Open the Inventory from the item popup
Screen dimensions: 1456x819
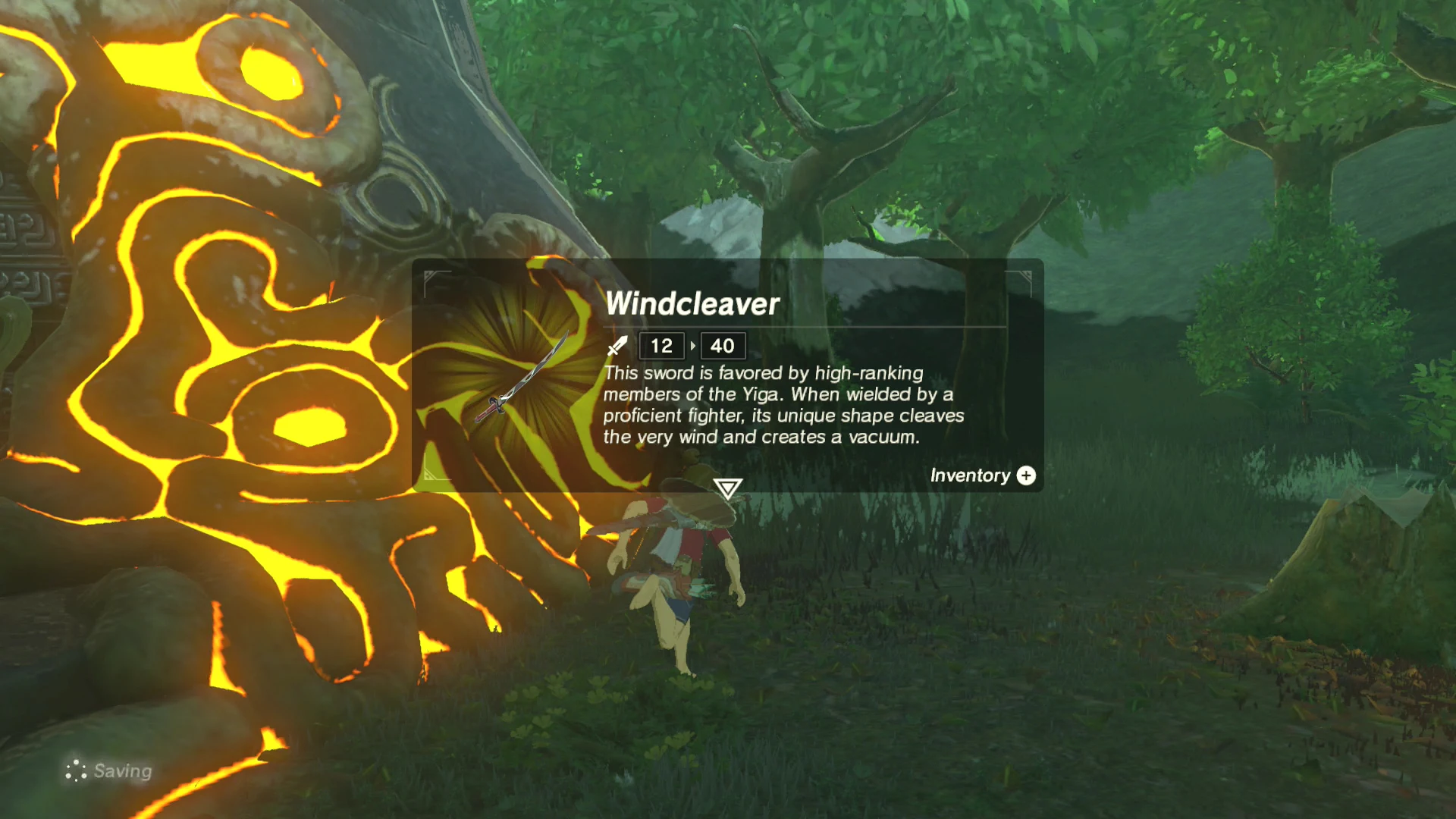coord(982,475)
